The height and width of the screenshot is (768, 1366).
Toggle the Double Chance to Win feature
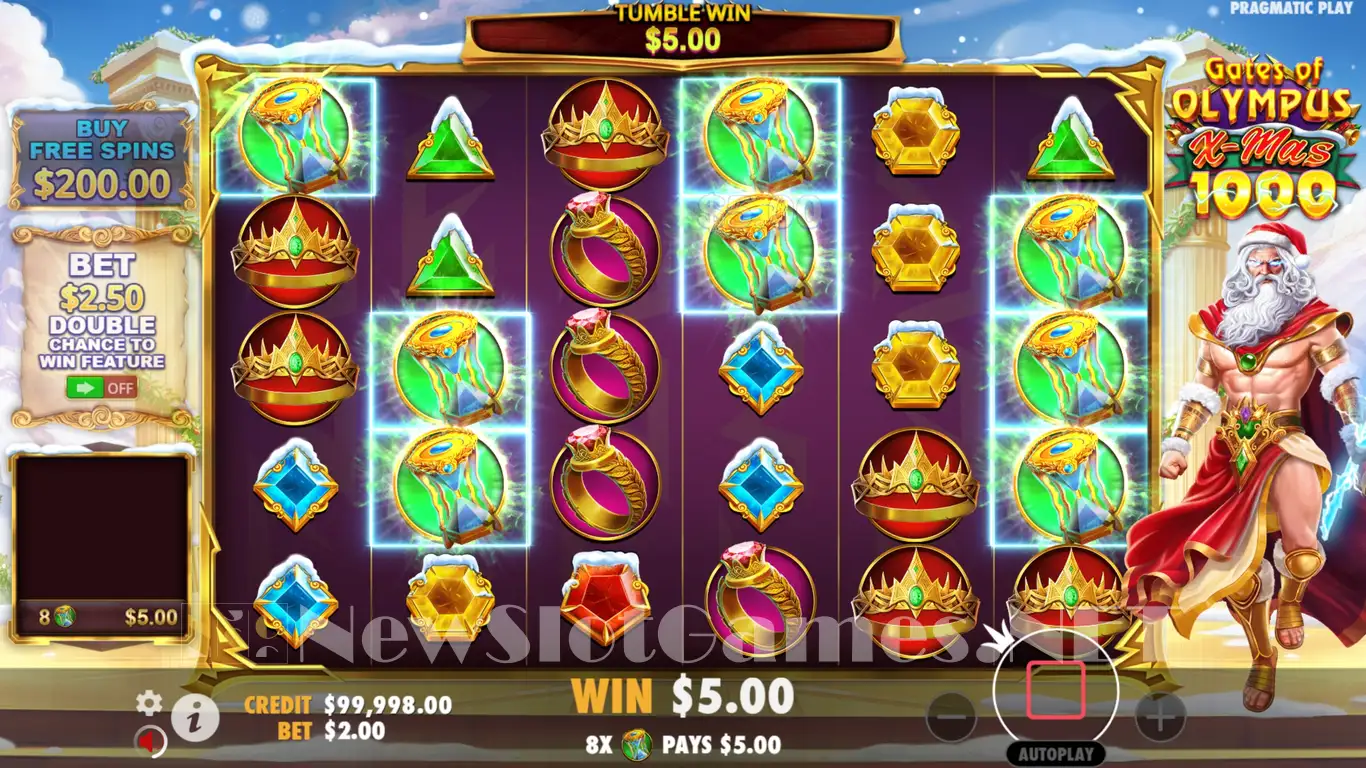click(102, 387)
